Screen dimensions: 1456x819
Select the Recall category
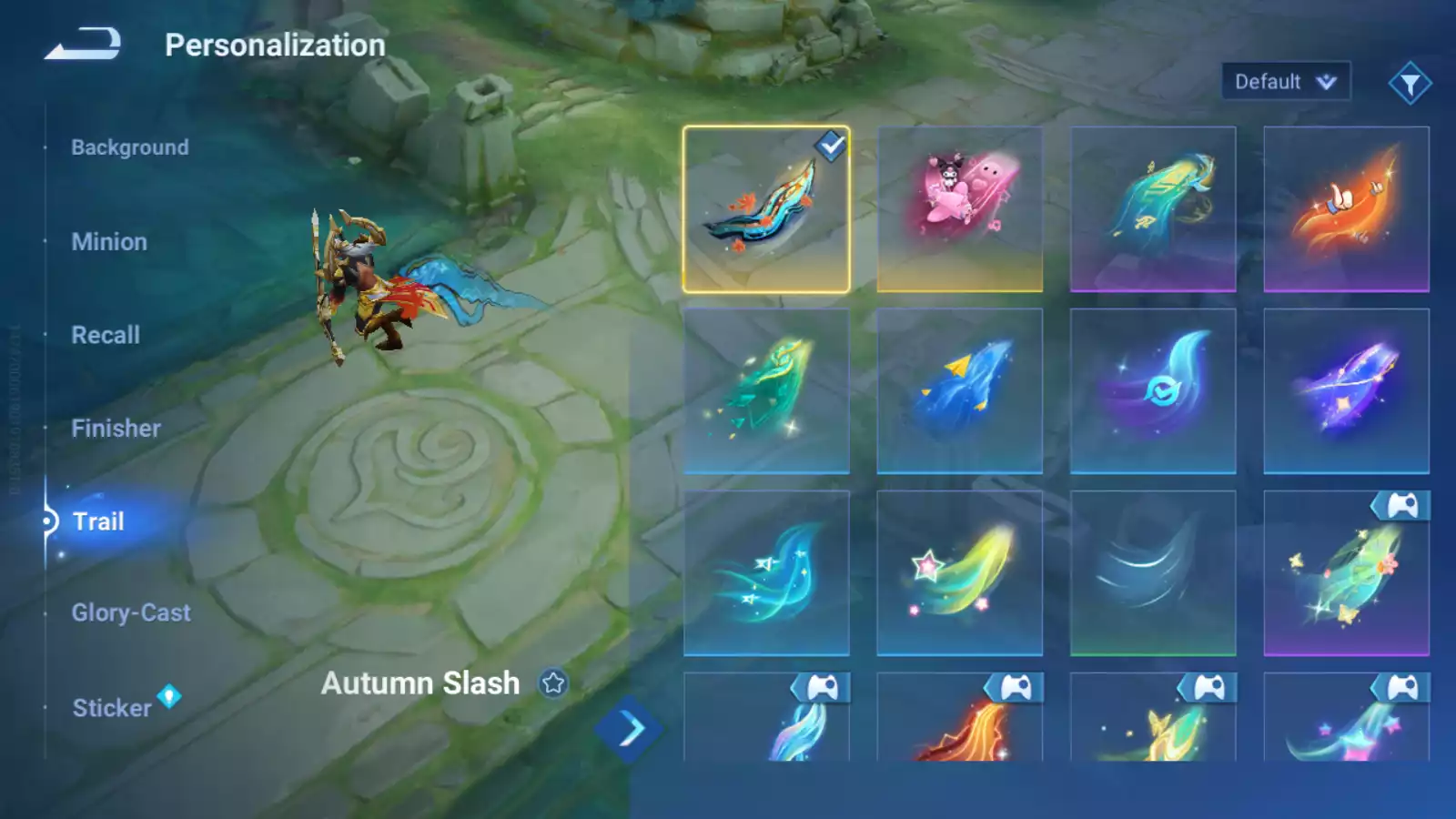106,335
